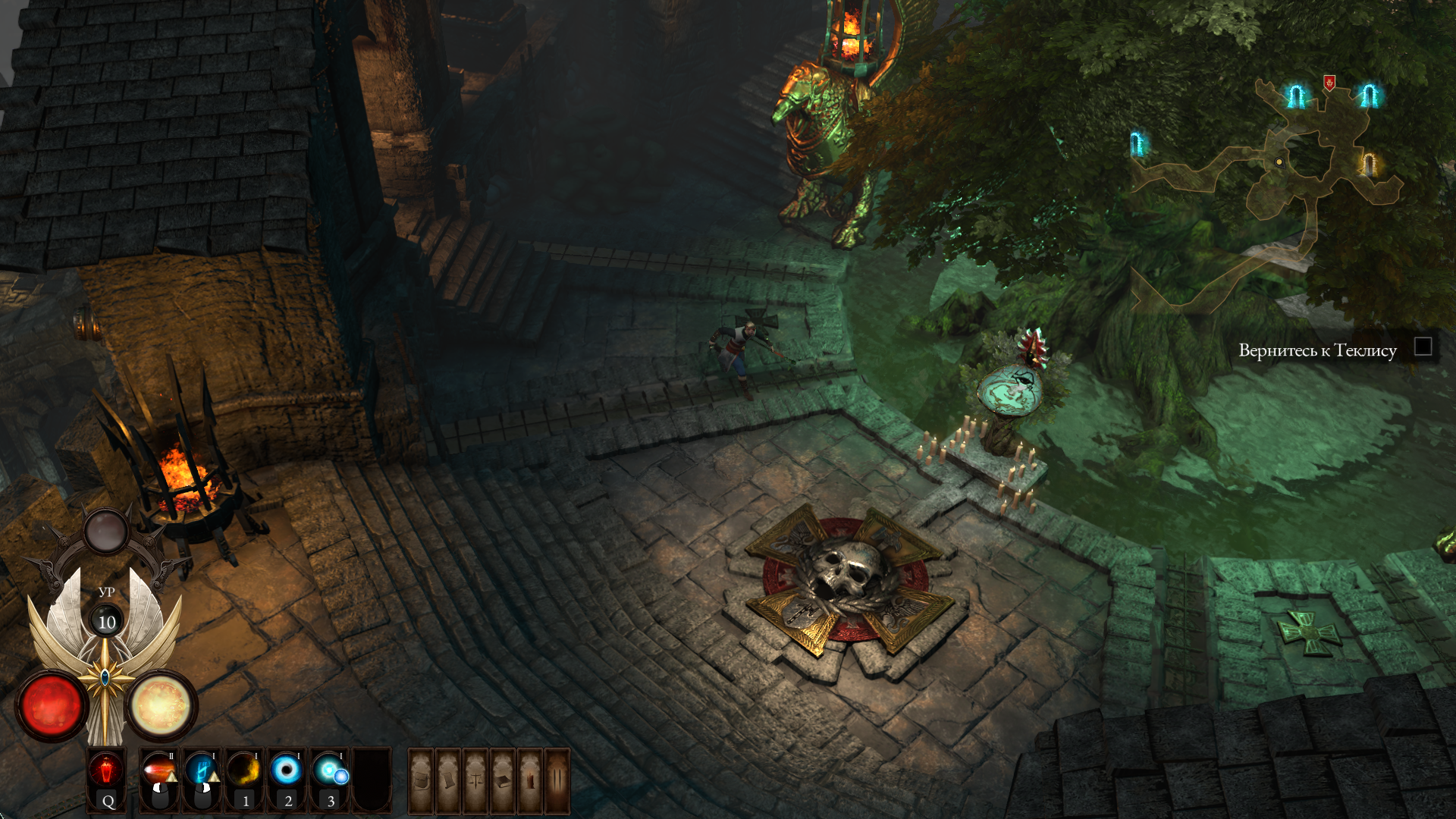Click the claw marks menu icon
1456x819 pixels.
[x=557, y=780]
